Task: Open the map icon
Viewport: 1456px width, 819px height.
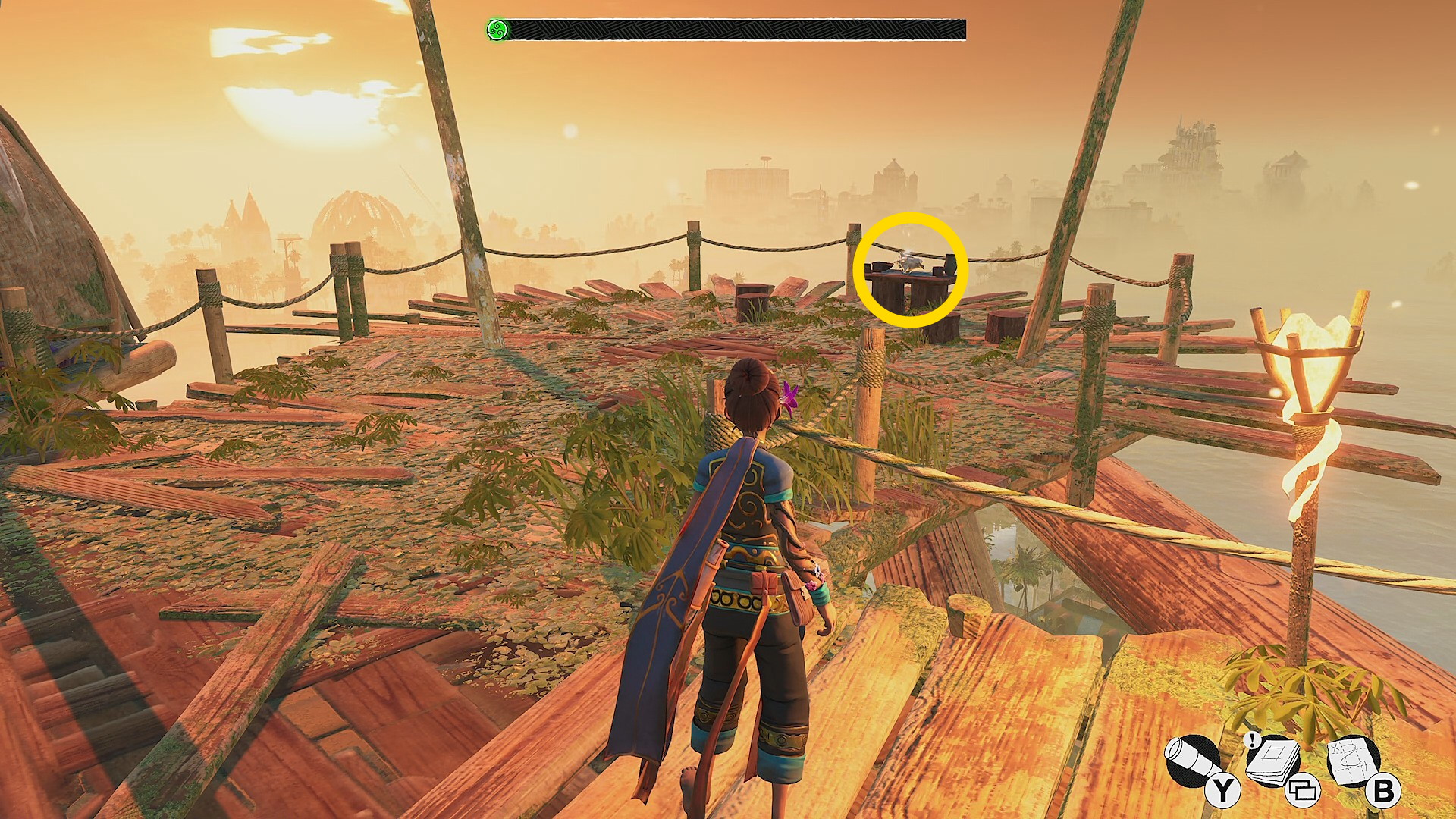Action: (1354, 762)
